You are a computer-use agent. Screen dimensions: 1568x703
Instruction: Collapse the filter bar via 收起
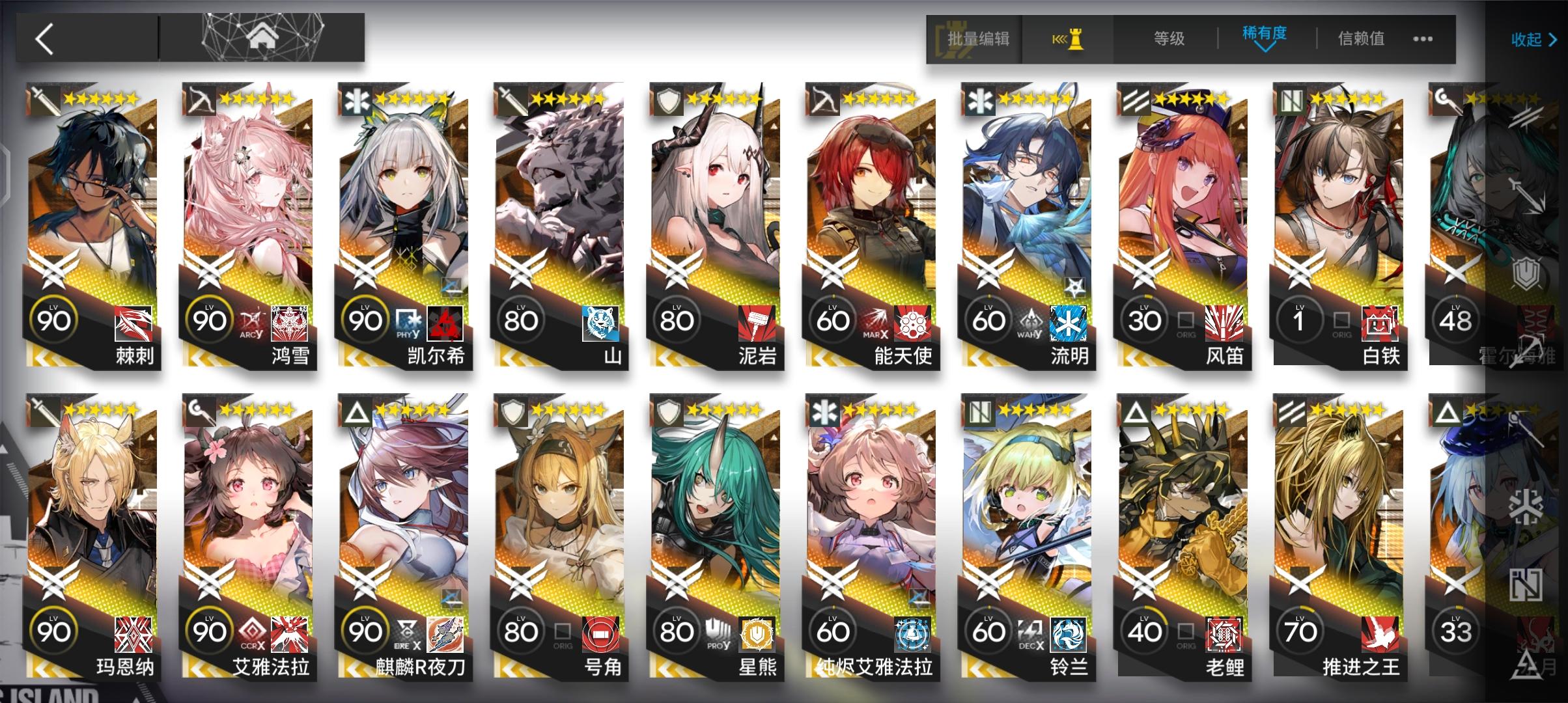1533,39
